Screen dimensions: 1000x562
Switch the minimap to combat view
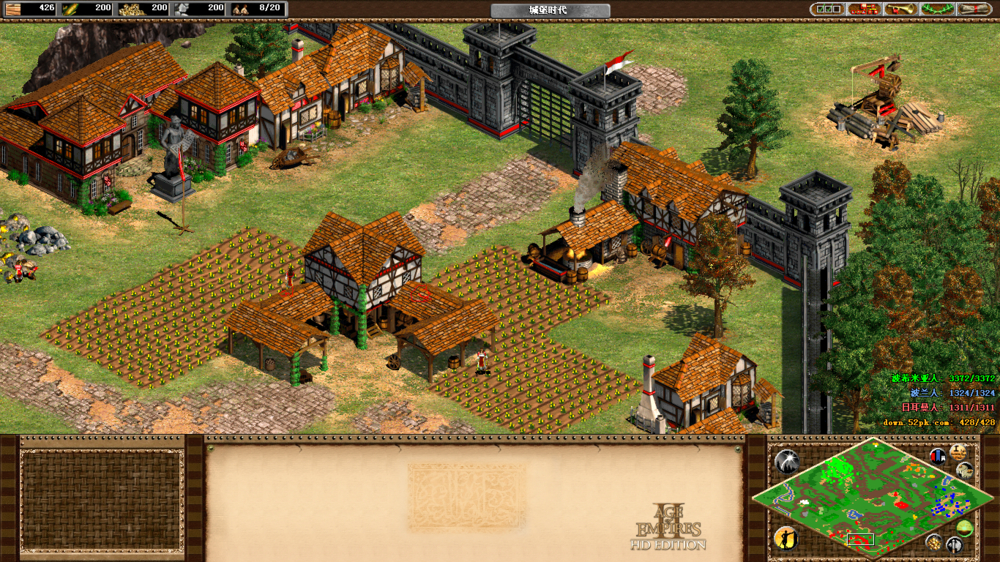954,546
